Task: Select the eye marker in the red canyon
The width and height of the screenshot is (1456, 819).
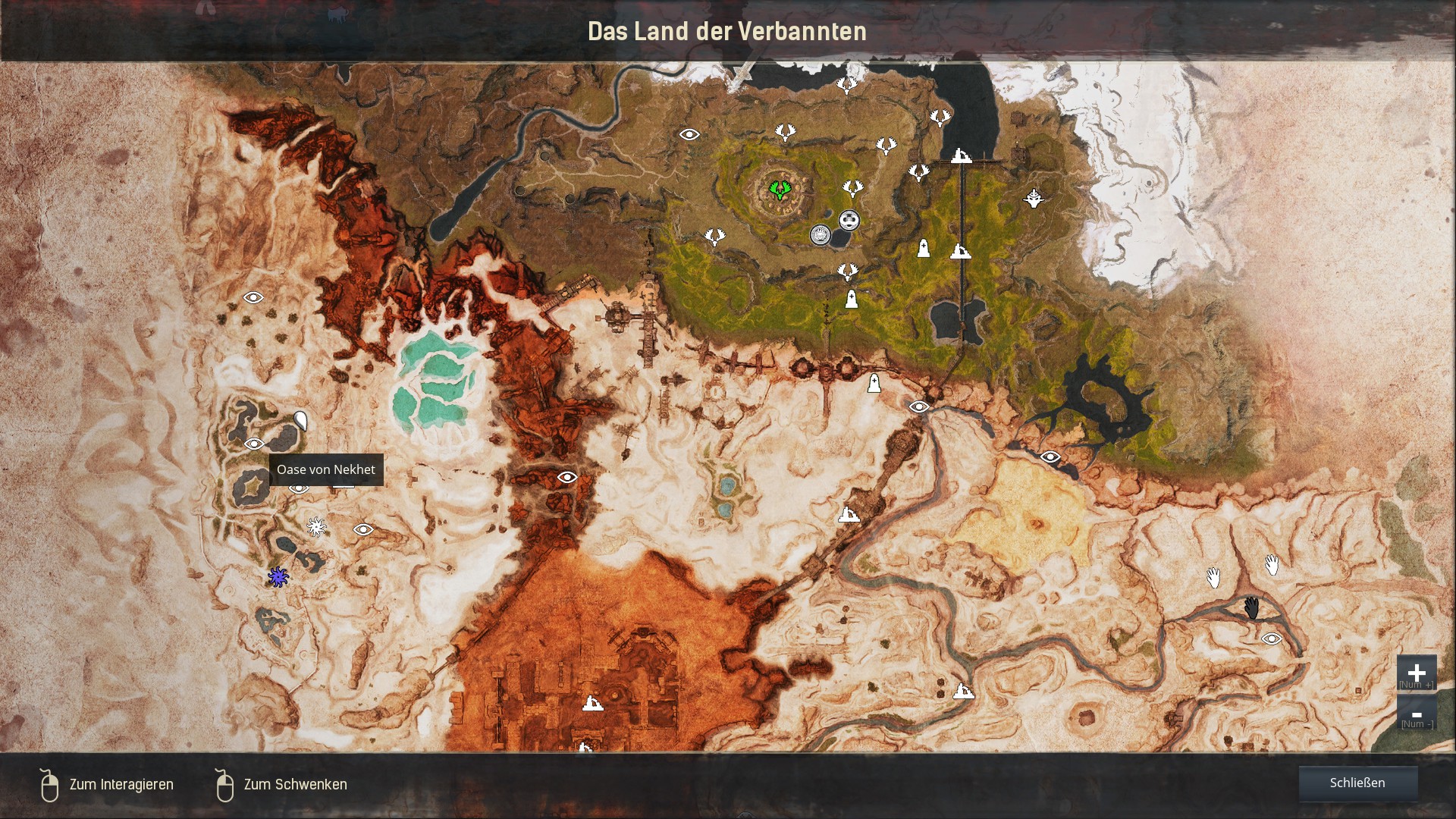Action: pyautogui.click(x=567, y=477)
